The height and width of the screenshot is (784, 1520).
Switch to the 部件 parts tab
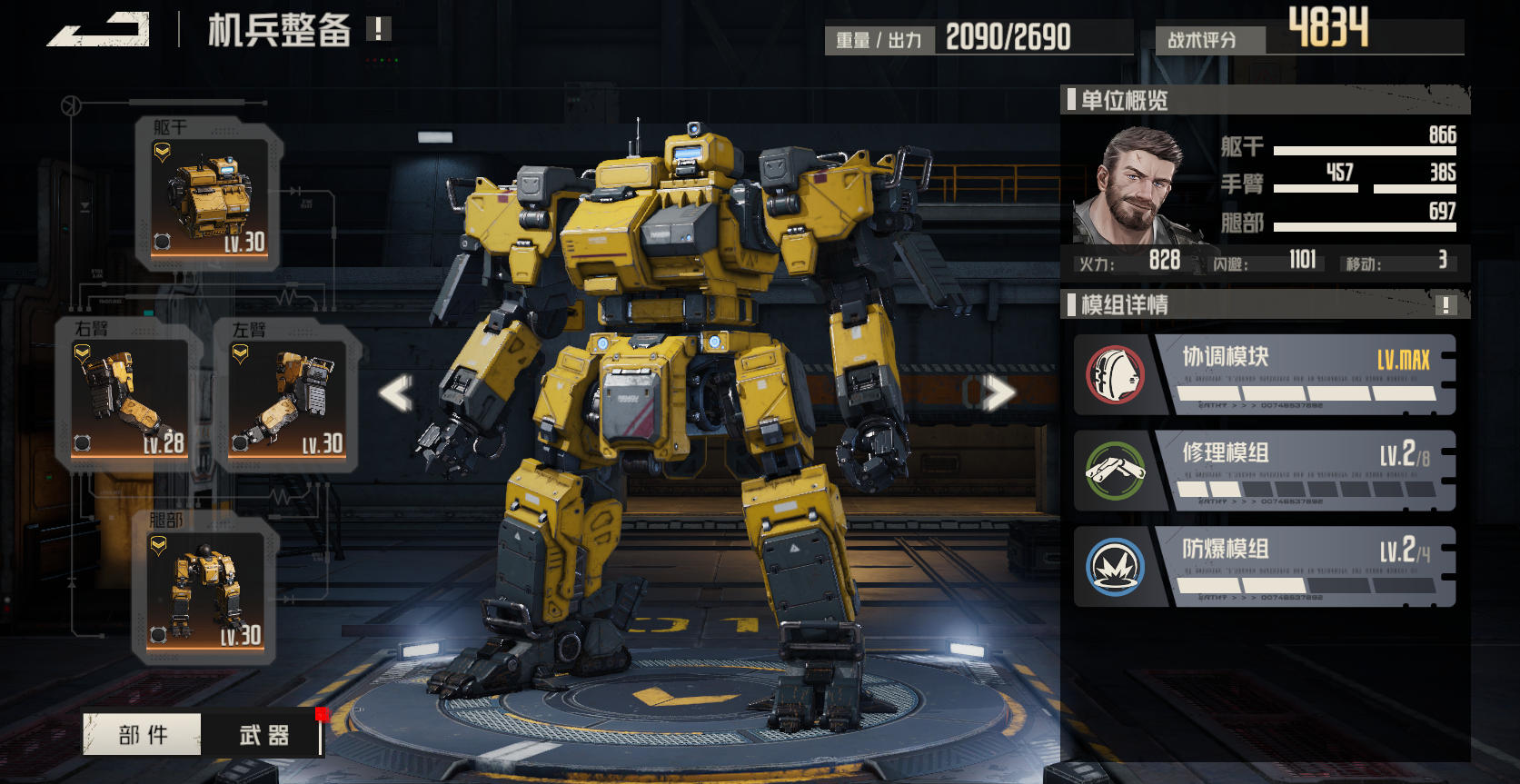click(x=143, y=734)
